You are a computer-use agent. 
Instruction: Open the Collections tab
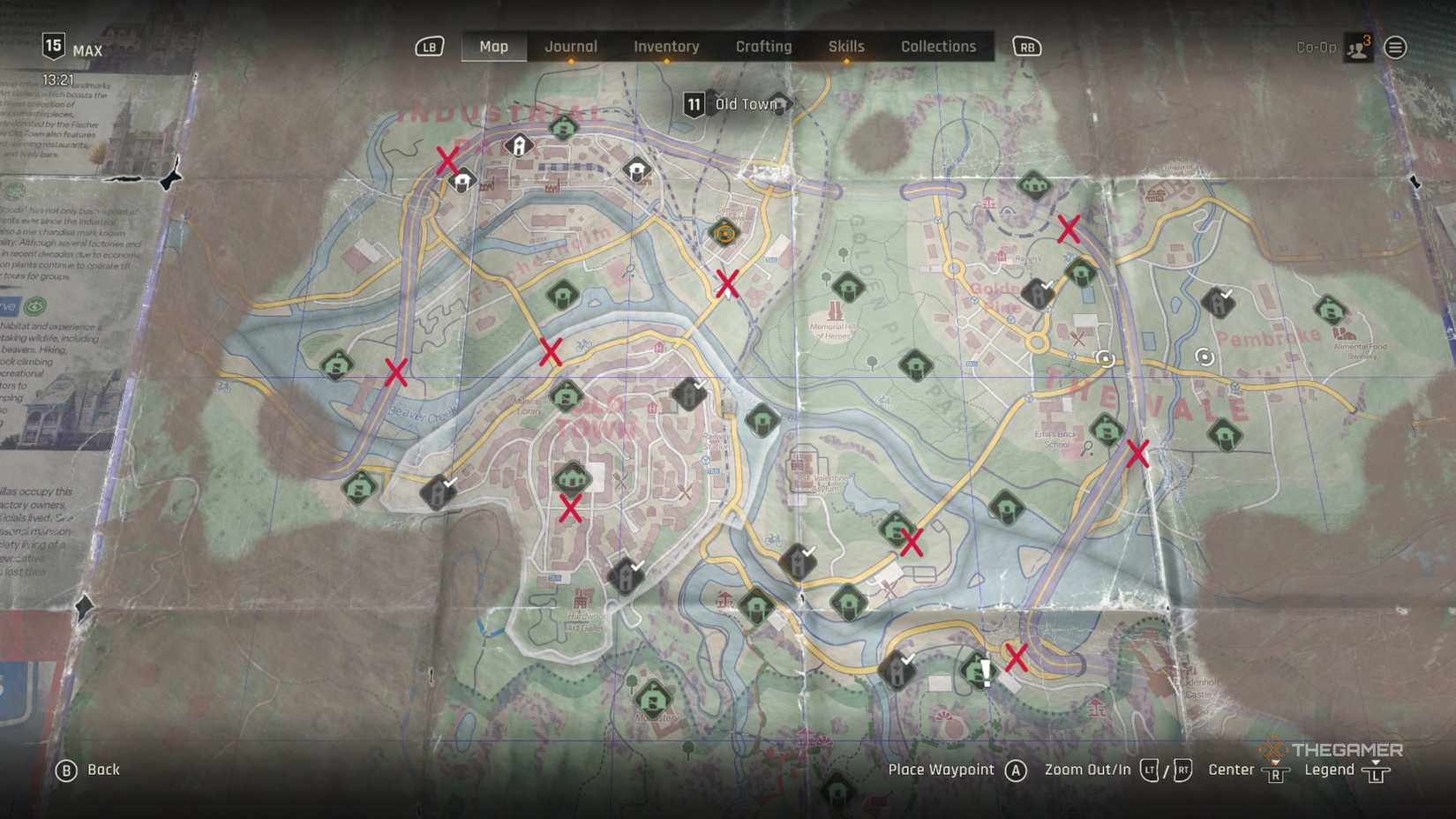pos(938,46)
